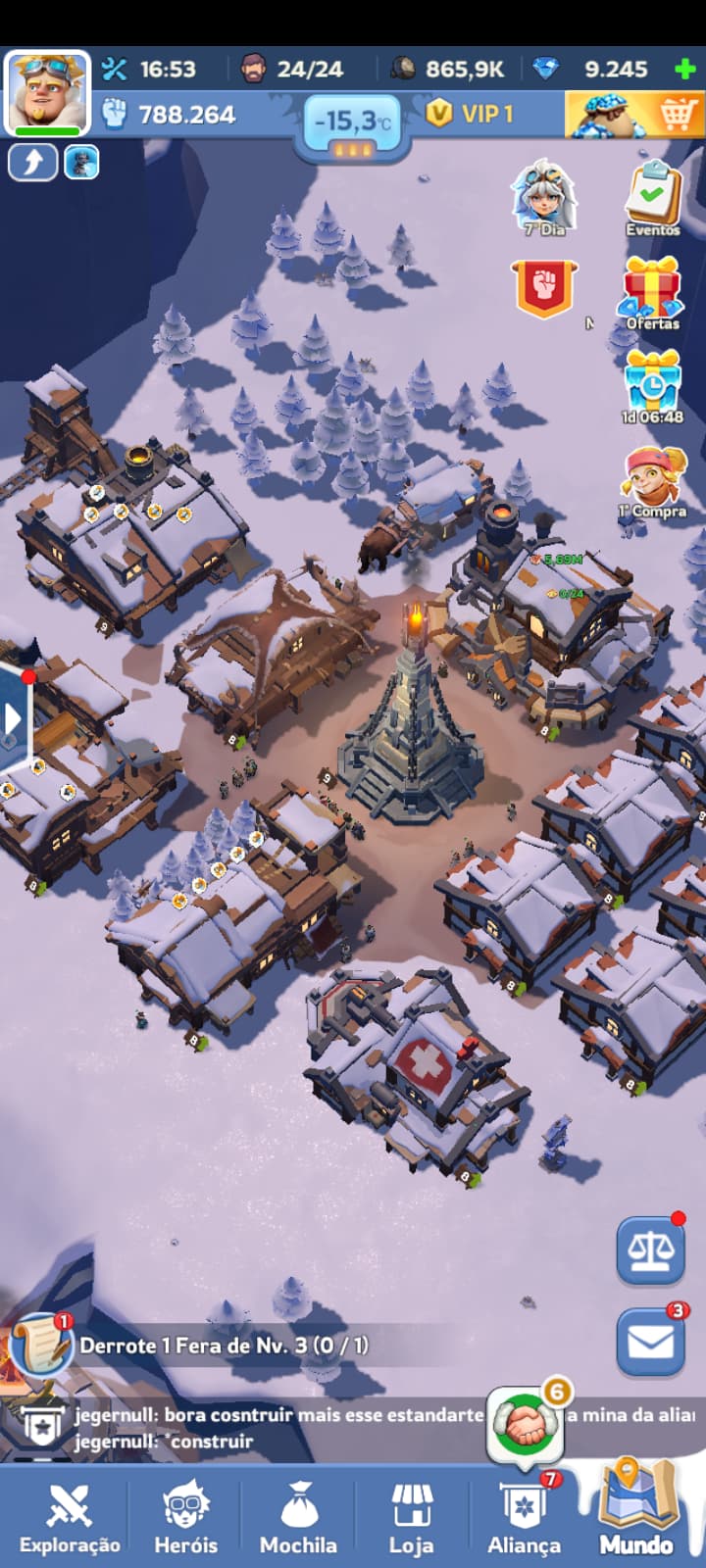Open the mail inbox

point(650,1341)
